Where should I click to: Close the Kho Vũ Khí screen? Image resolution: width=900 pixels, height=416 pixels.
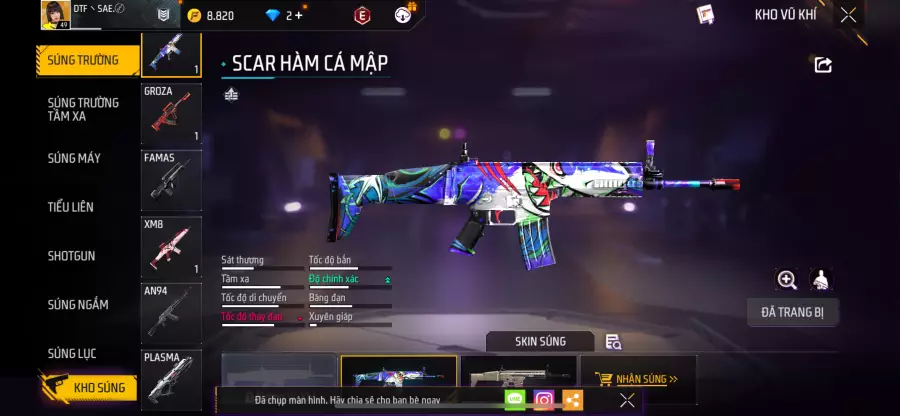[848, 15]
